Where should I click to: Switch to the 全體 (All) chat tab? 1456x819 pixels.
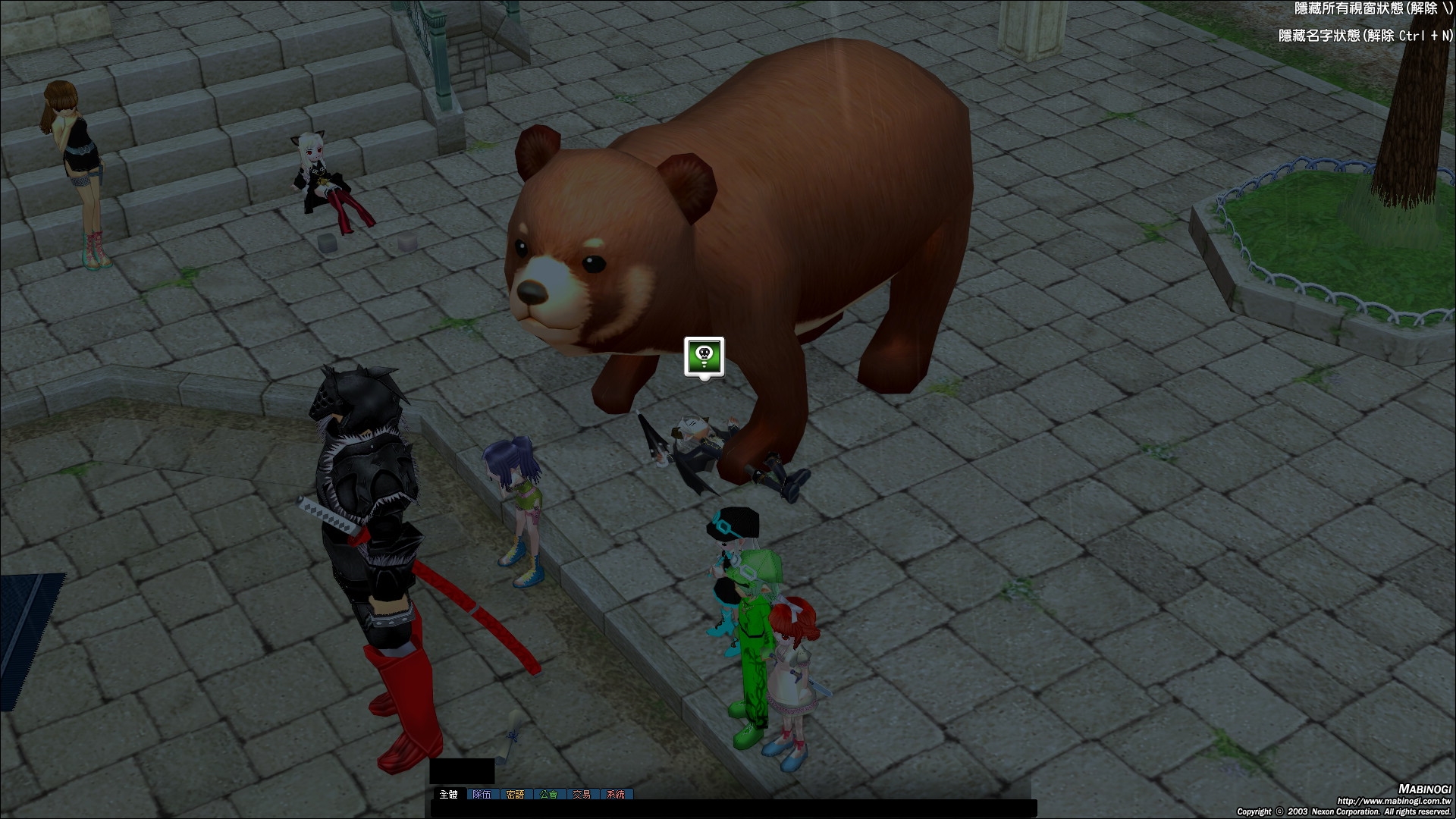tap(448, 794)
